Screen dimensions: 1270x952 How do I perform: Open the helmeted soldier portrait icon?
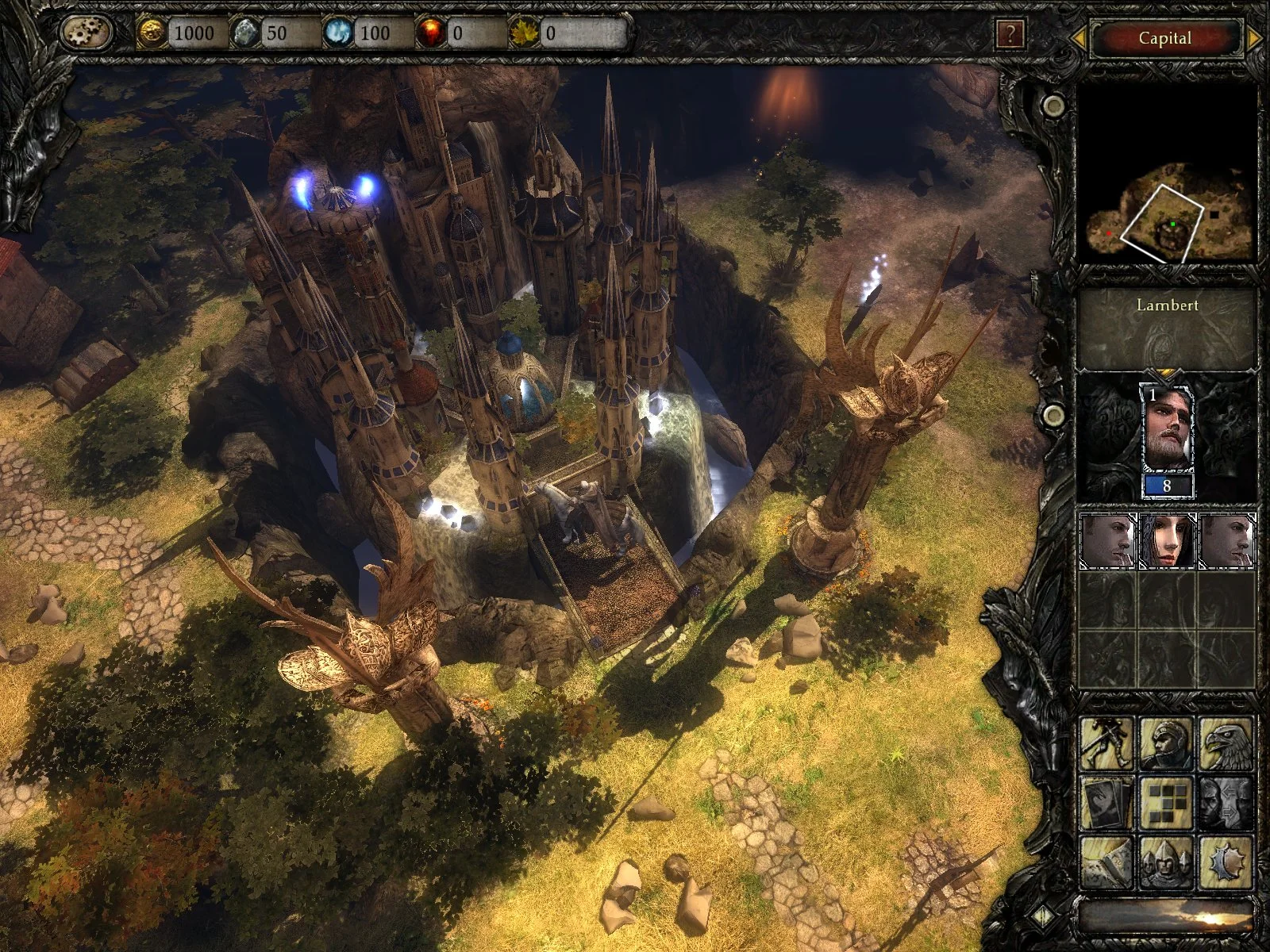(x=1167, y=743)
